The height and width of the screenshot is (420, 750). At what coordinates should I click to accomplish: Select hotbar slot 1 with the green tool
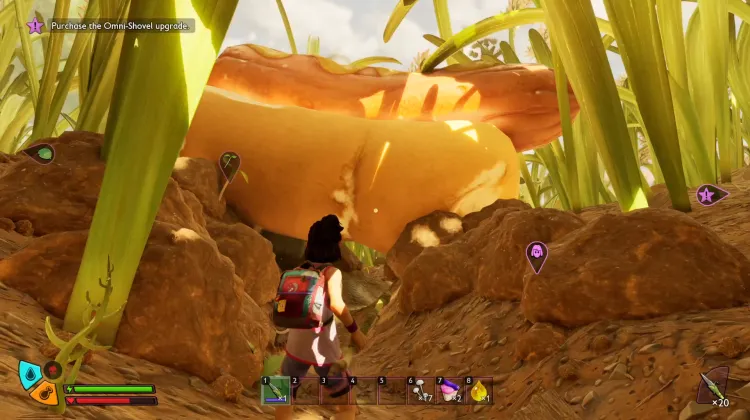pyautogui.click(x=275, y=391)
